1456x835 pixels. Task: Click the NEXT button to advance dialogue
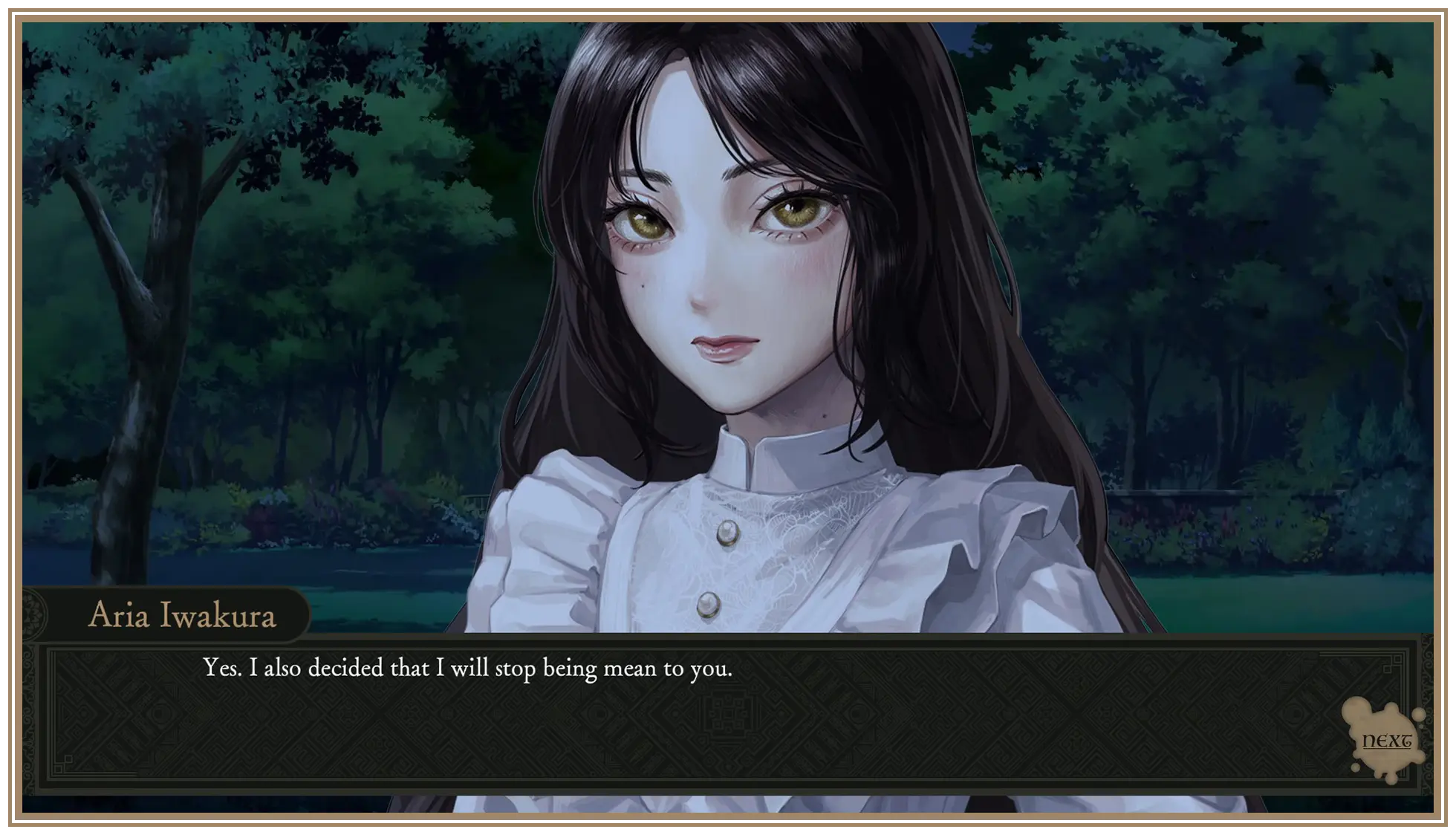(x=1386, y=741)
